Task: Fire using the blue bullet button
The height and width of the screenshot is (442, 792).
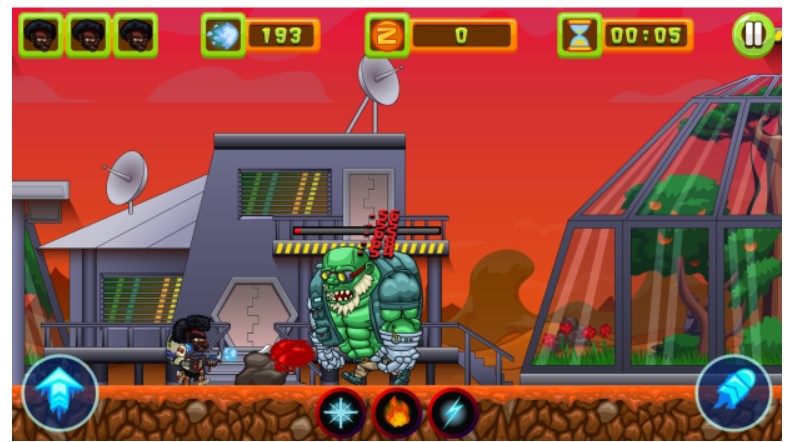Action: [x=734, y=393]
